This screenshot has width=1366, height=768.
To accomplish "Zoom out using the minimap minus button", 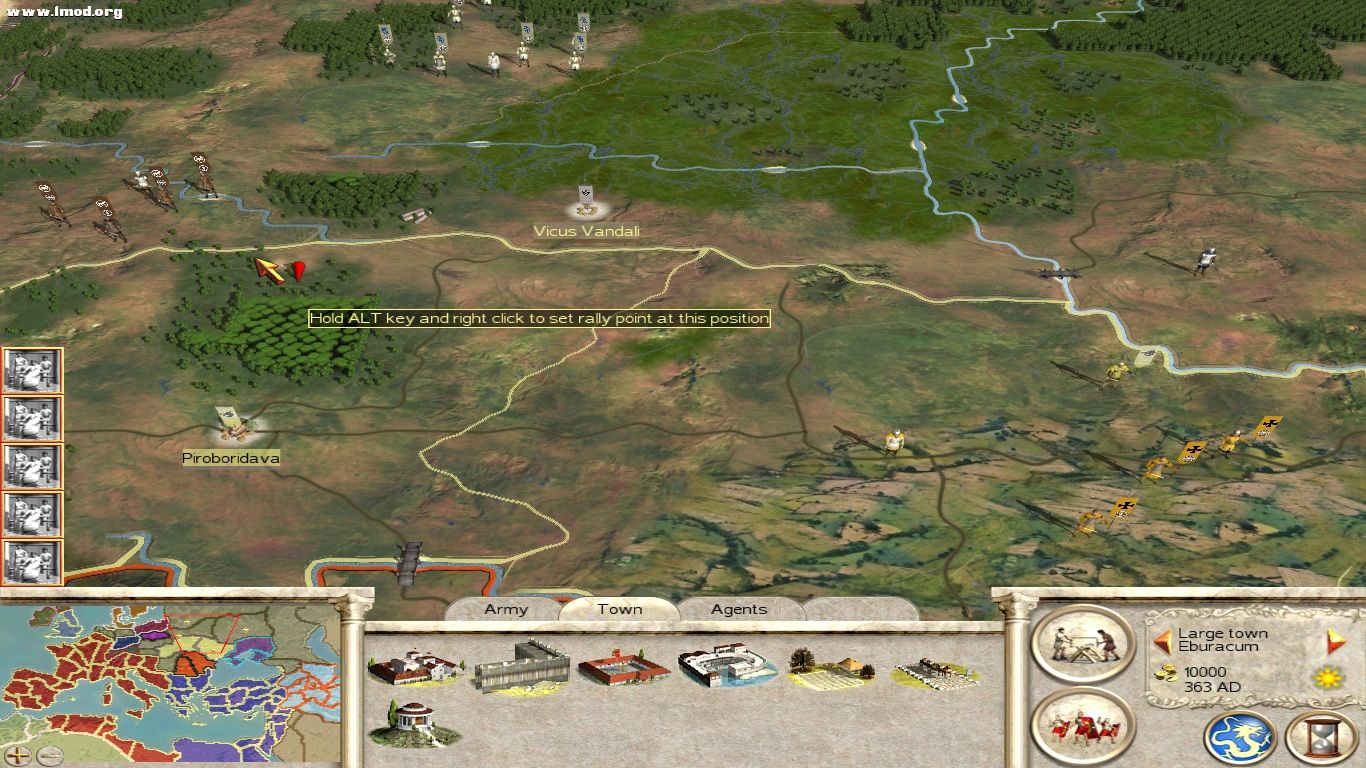I will pos(50,755).
